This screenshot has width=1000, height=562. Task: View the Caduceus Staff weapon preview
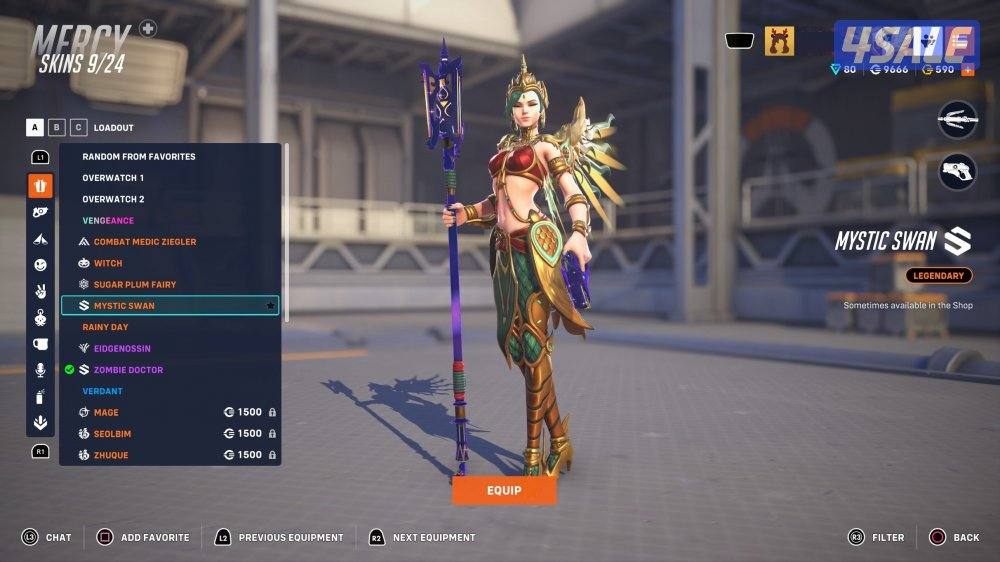[x=957, y=119]
